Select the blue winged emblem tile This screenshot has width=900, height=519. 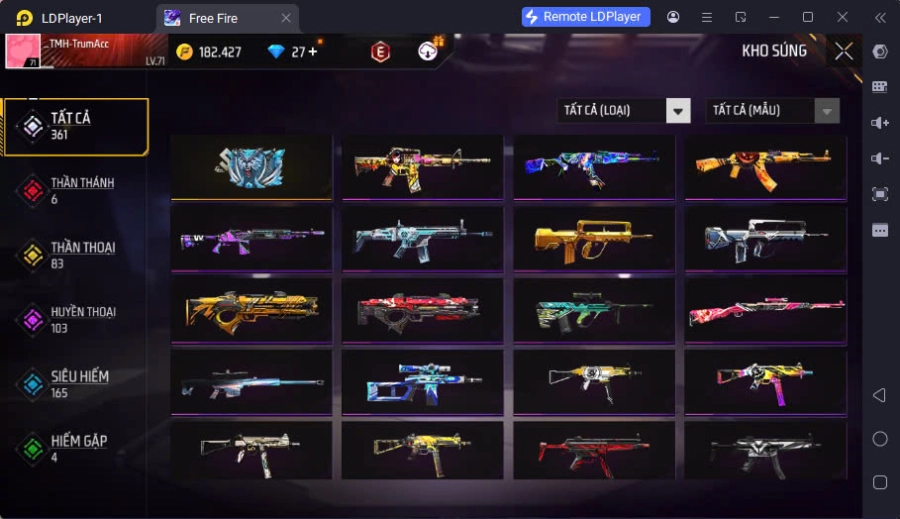(x=251, y=167)
